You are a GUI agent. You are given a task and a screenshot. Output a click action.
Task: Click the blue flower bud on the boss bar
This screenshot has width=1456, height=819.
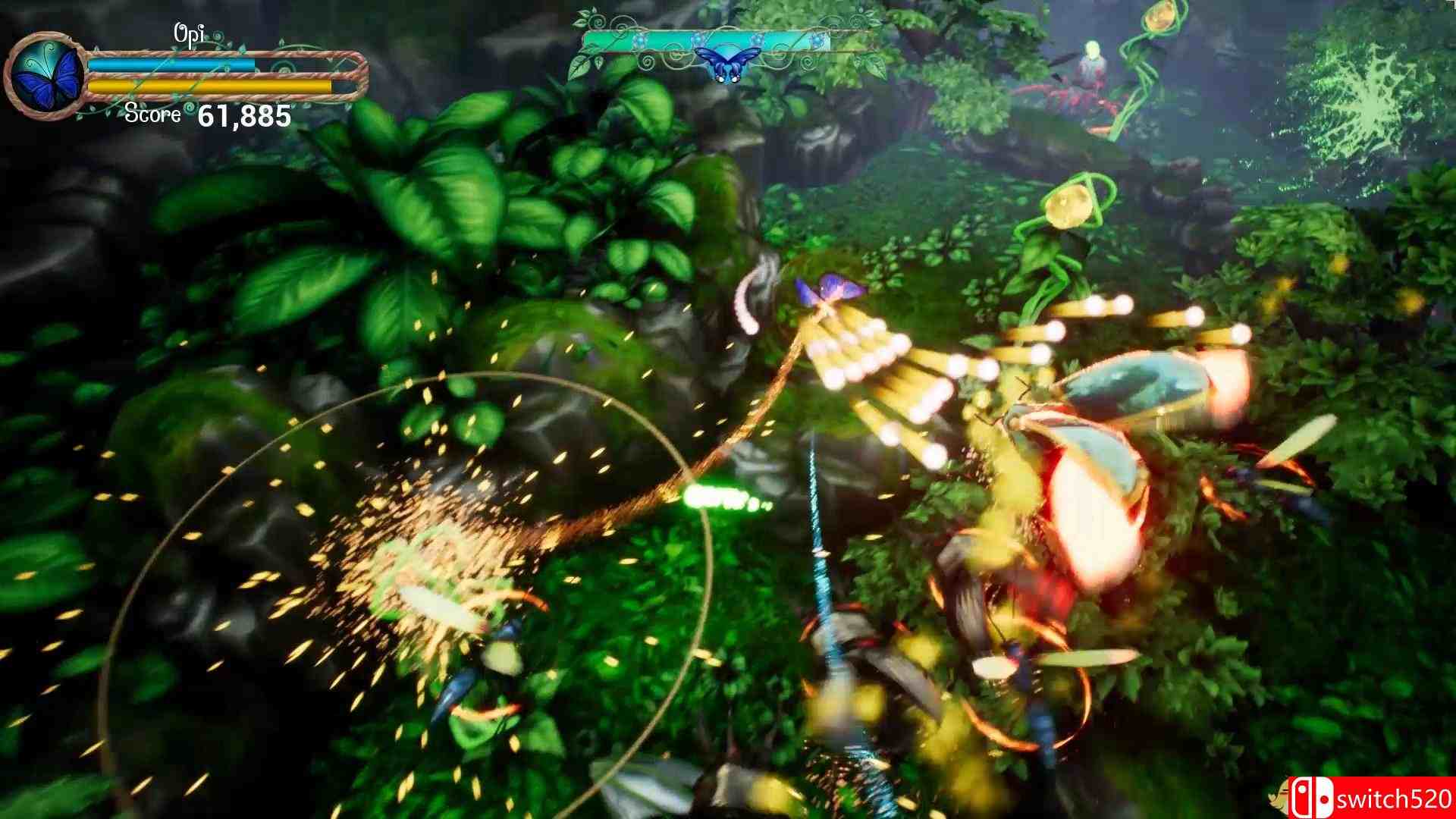point(639,38)
